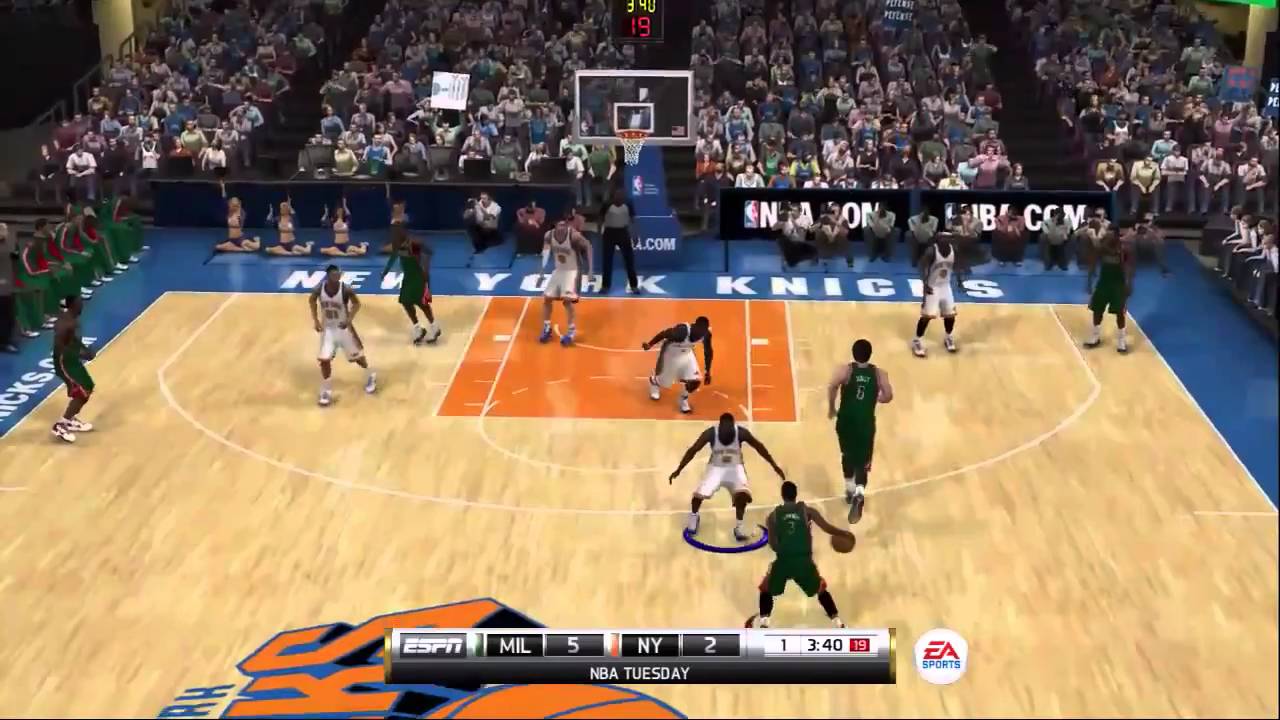Expand the game clock showing 3:40

pyautogui.click(x=825, y=645)
